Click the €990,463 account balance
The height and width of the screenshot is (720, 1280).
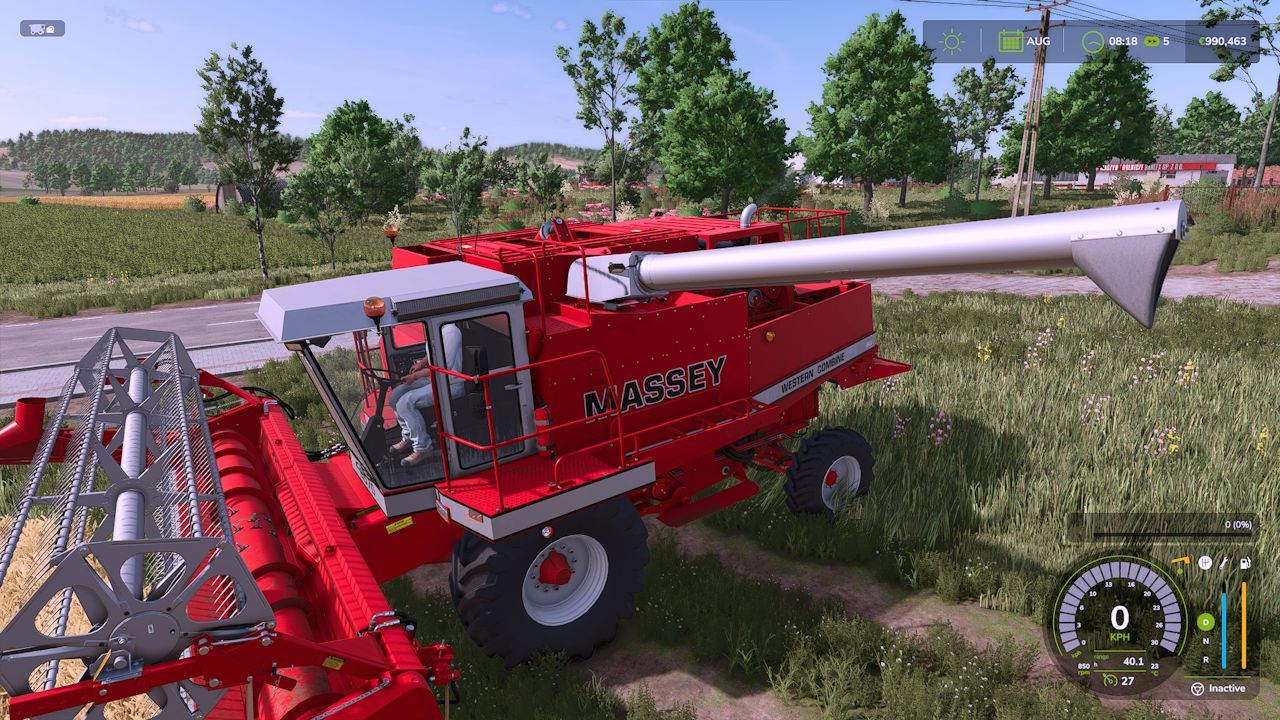pos(1224,41)
